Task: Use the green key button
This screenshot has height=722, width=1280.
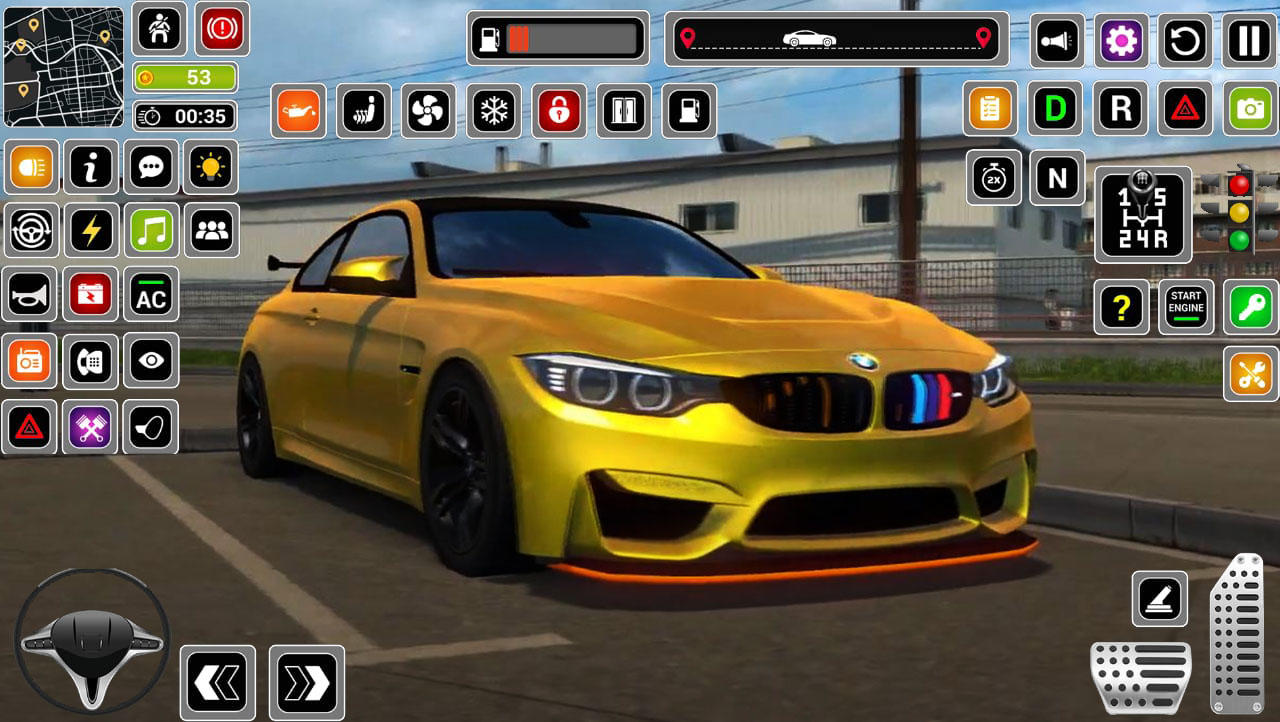Action: (x=1250, y=307)
